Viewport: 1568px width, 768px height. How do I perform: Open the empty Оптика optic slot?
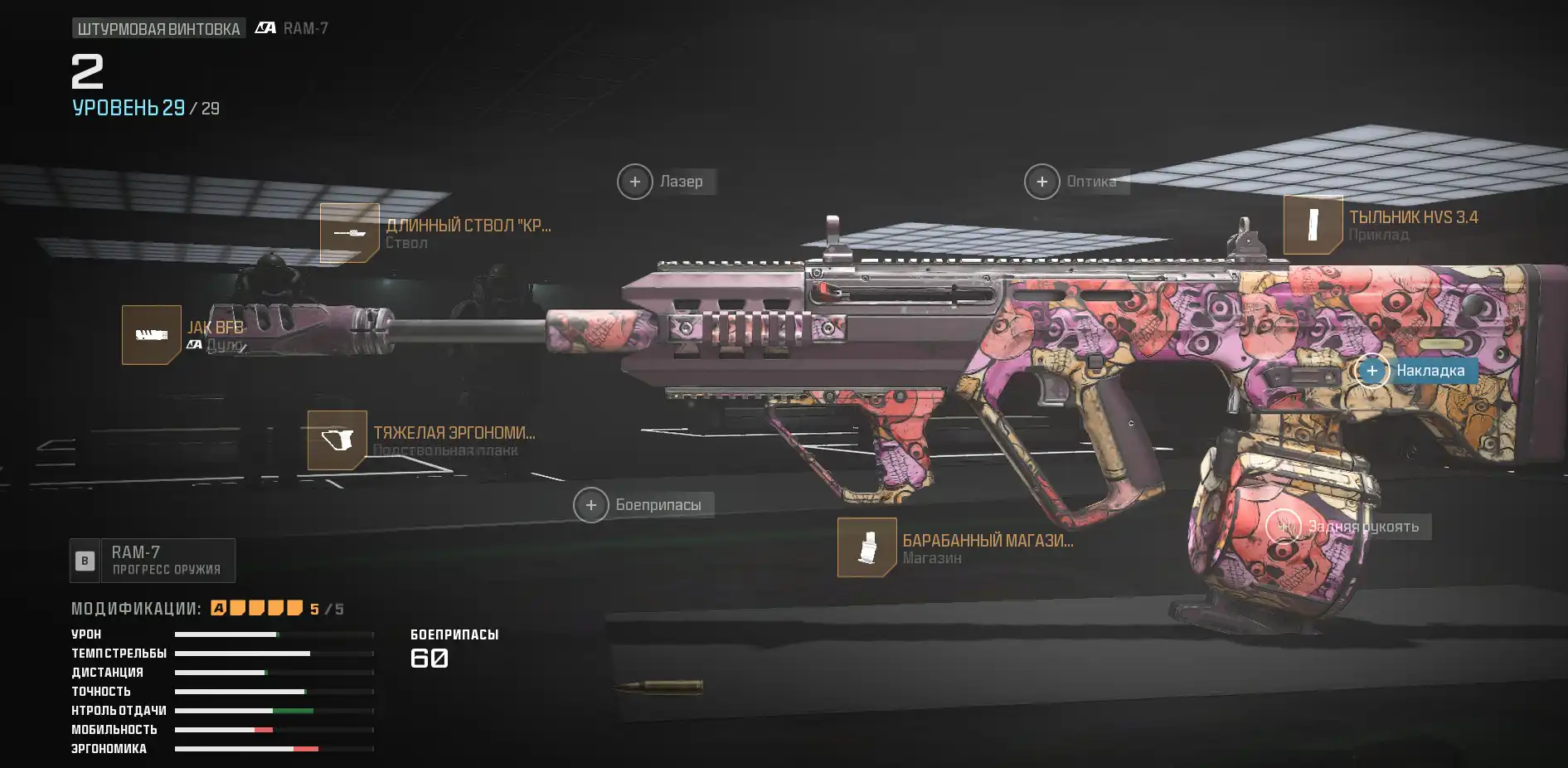1042,182
